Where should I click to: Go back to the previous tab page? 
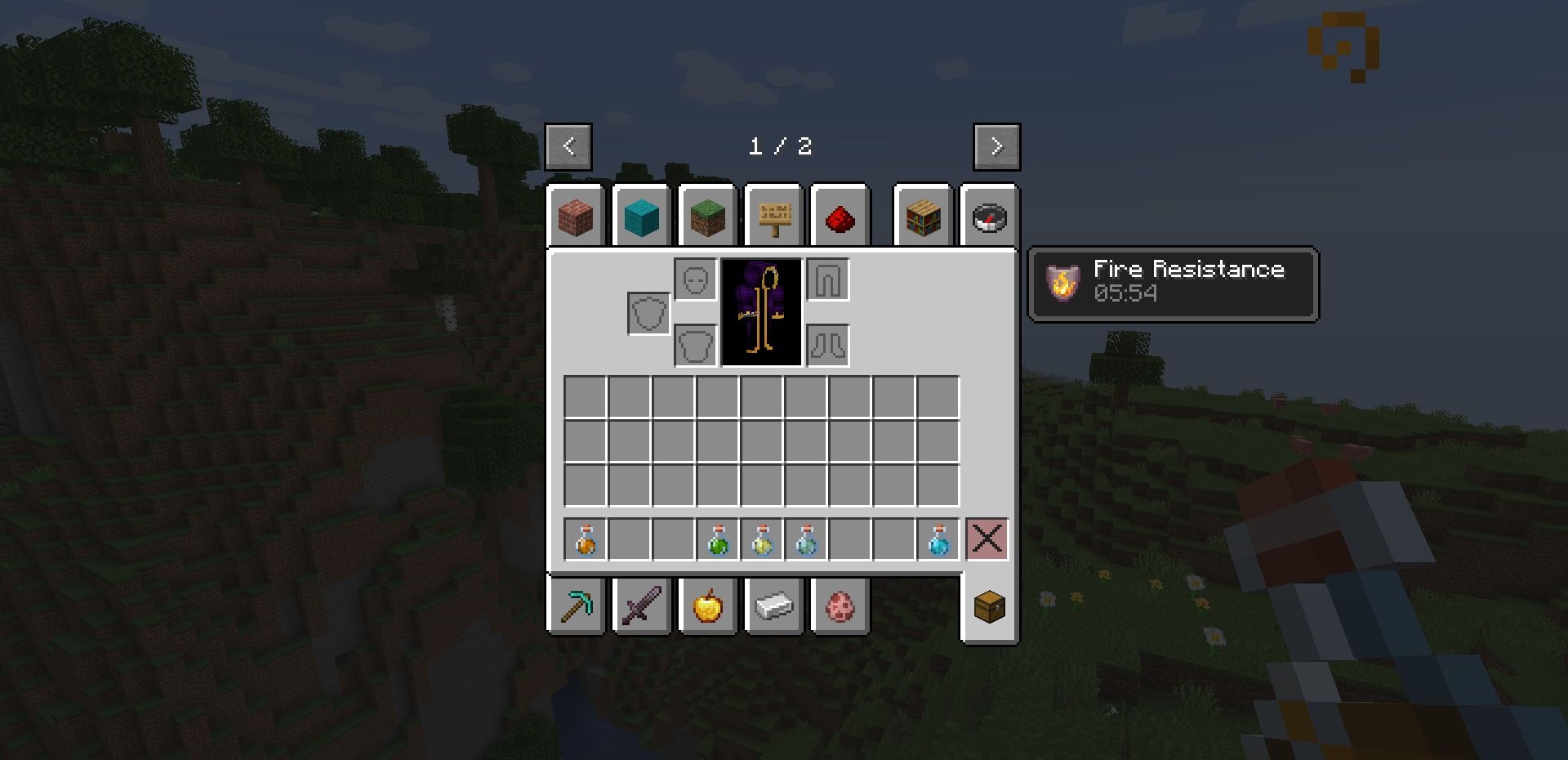(x=568, y=147)
